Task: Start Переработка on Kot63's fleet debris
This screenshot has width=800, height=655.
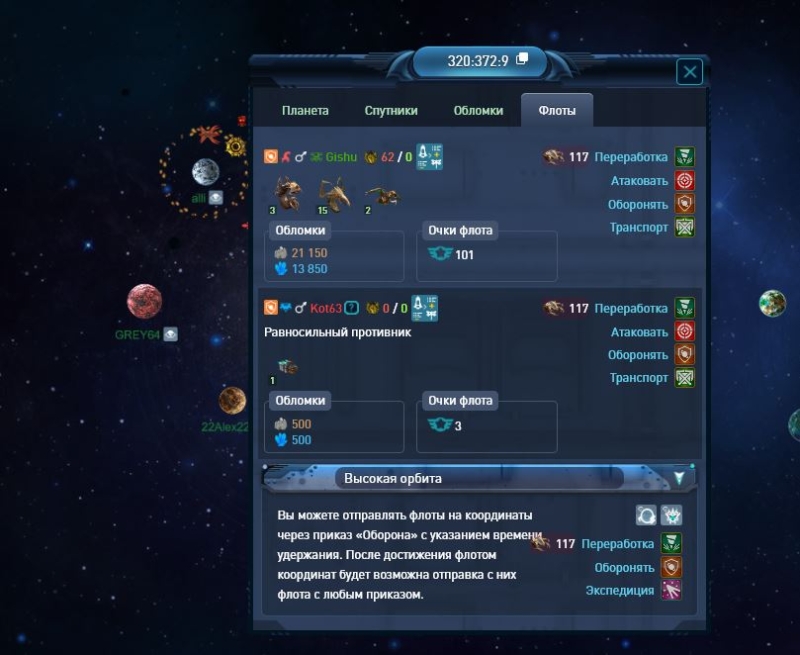Action: pos(684,308)
